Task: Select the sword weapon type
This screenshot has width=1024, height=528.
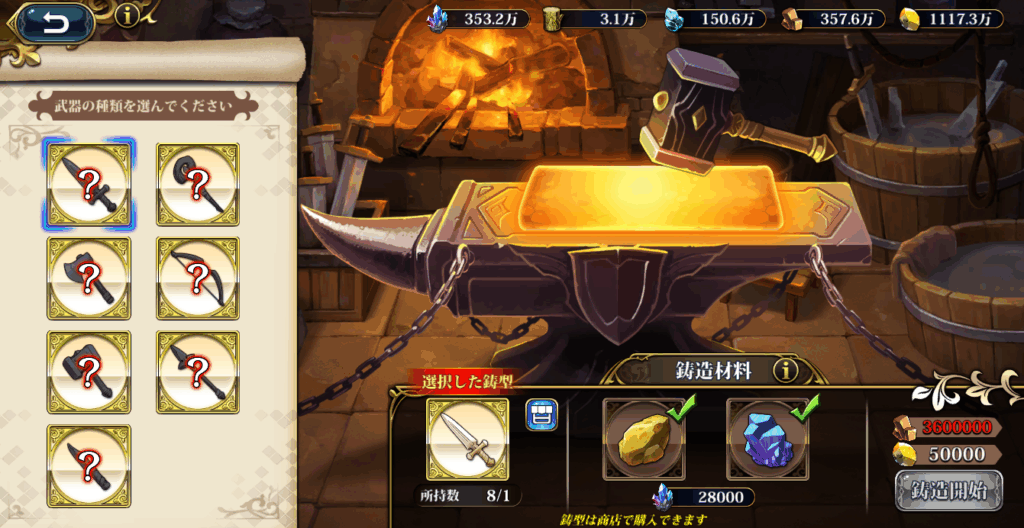Action: click(x=89, y=185)
